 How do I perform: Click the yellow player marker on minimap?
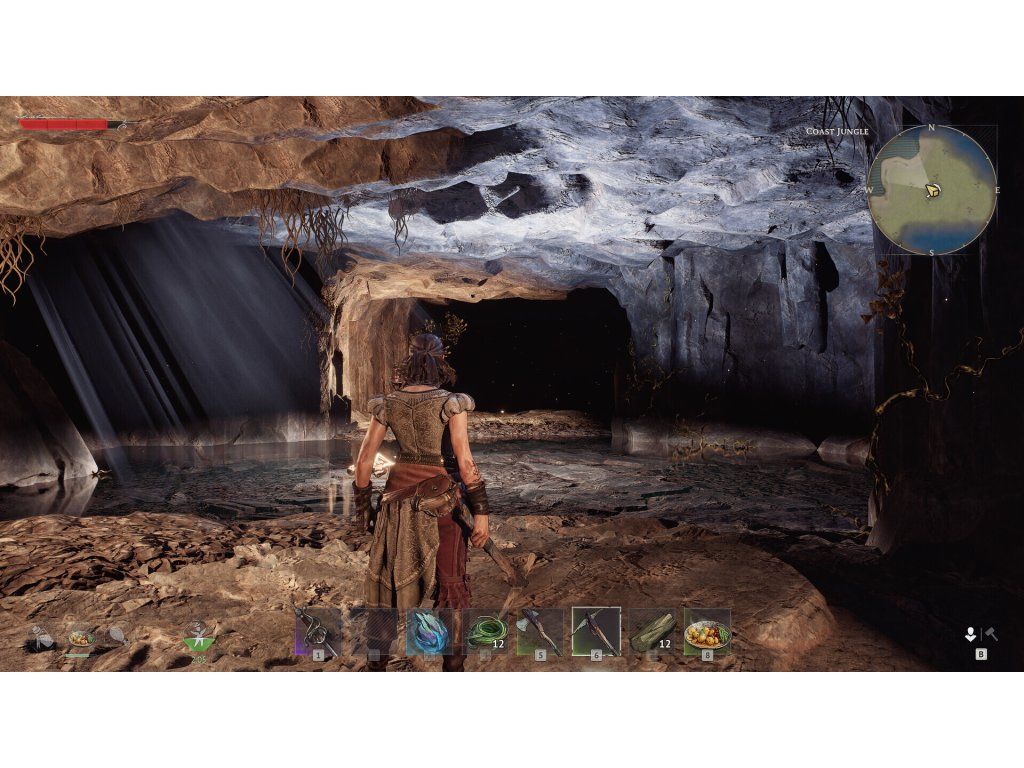click(x=932, y=189)
